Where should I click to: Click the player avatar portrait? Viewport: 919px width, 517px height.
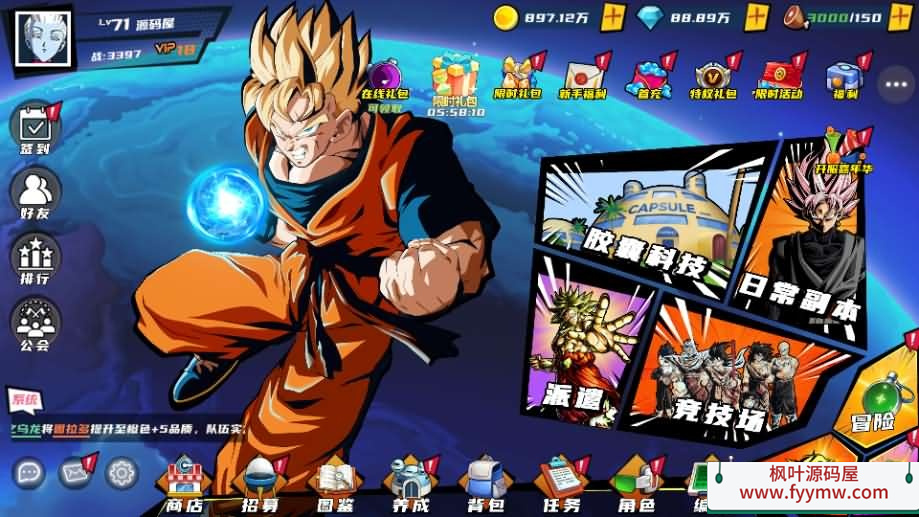point(44,37)
